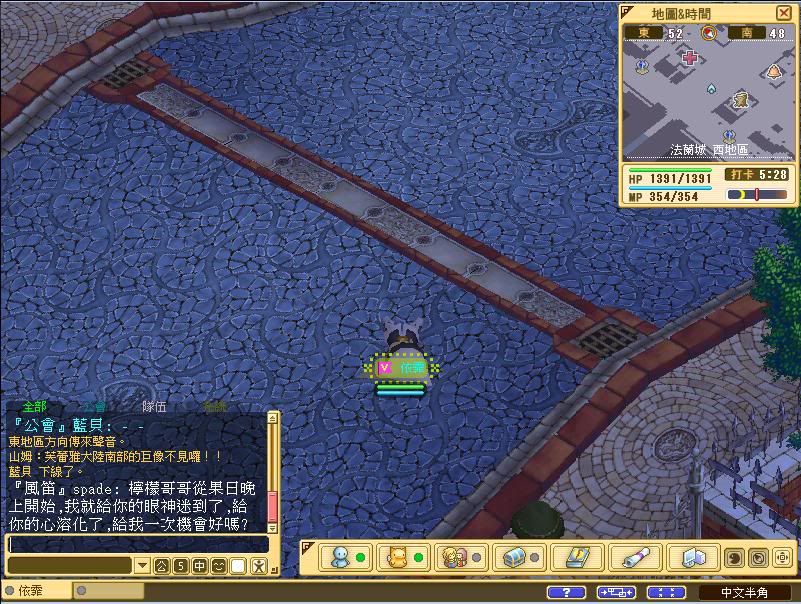Open the rolled scroll toolbar button
Screen dimensions: 801x604
coord(636,557)
